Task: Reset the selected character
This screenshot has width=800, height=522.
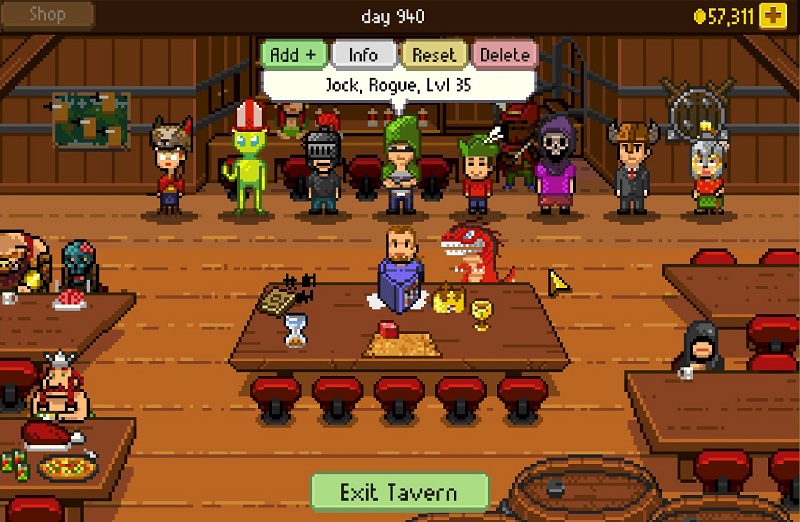Action: coord(434,55)
